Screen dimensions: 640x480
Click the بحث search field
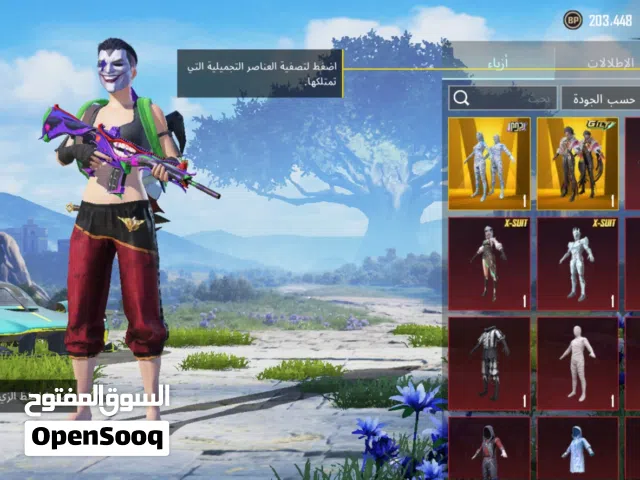pyautogui.click(x=501, y=98)
